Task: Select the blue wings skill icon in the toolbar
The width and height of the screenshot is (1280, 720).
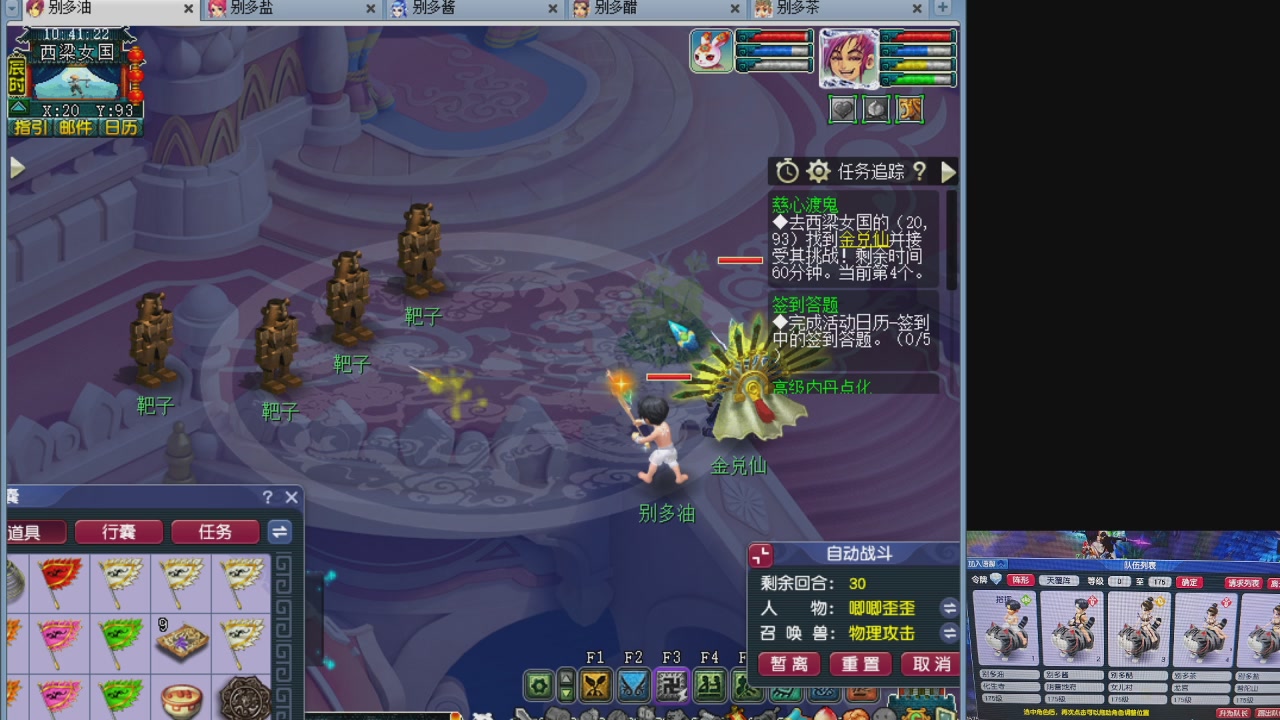Action: (x=633, y=686)
